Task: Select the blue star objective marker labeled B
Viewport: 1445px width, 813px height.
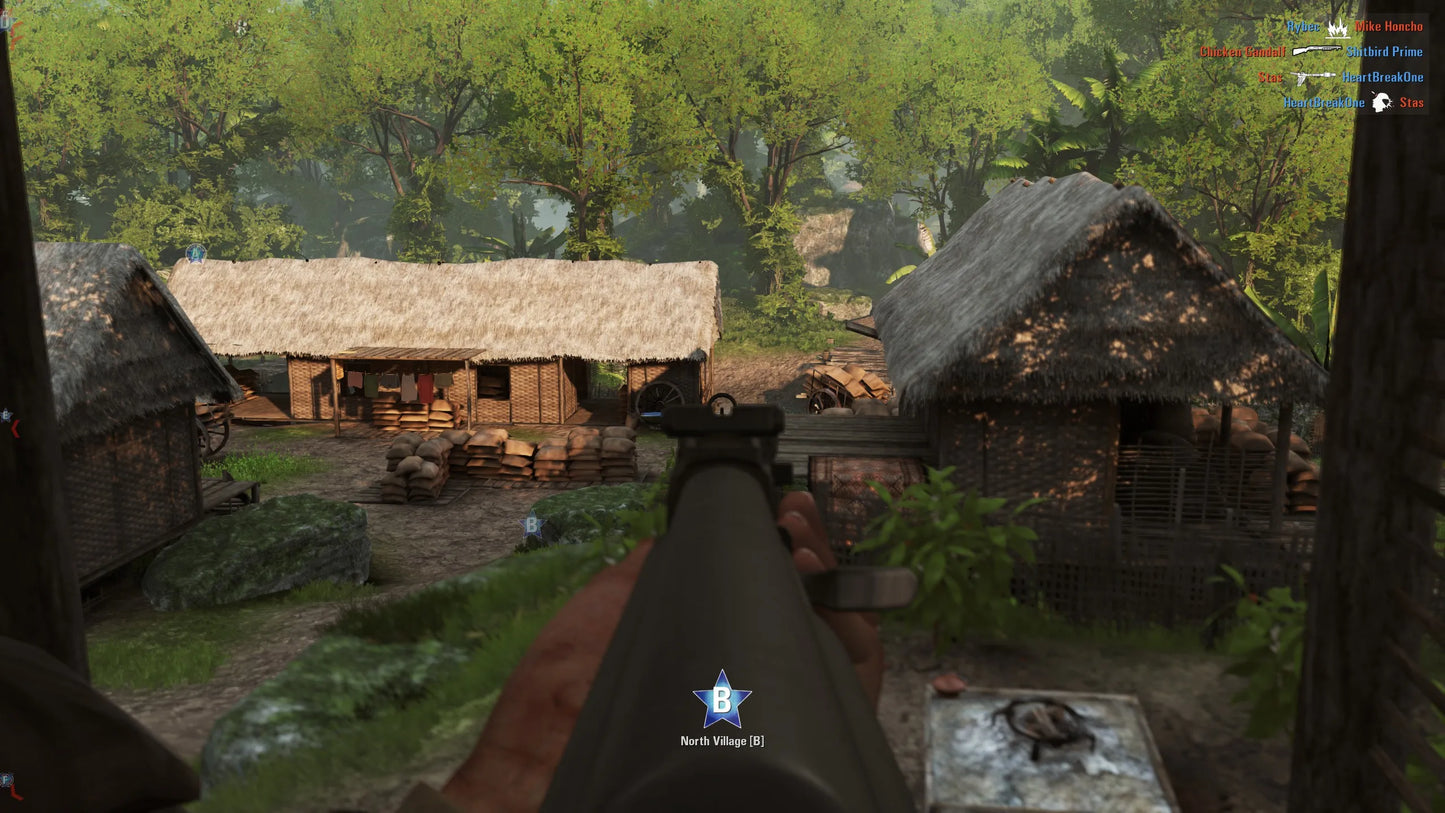Action: pos(723,700)
